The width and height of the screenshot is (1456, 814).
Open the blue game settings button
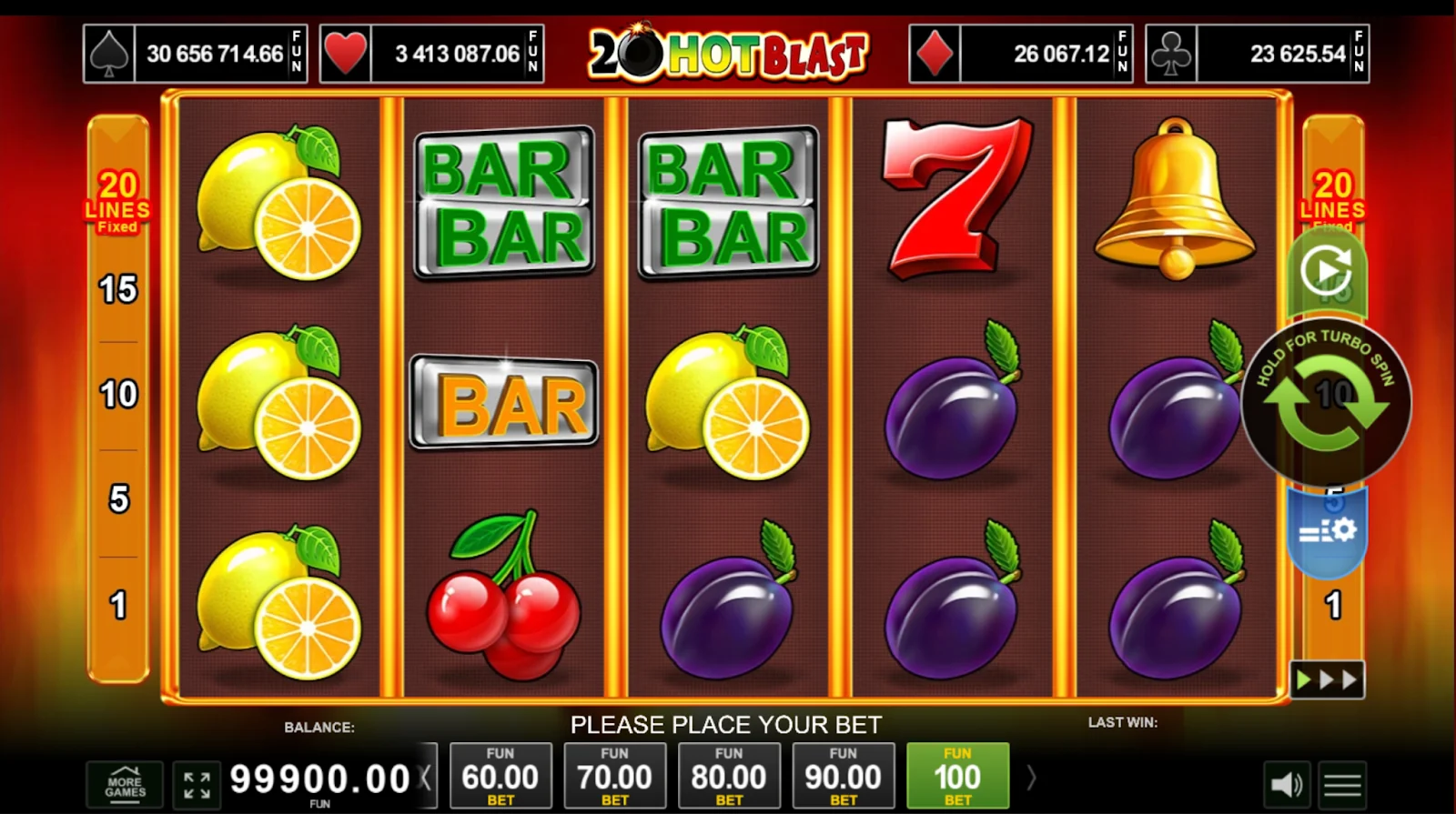[1328, 529]
